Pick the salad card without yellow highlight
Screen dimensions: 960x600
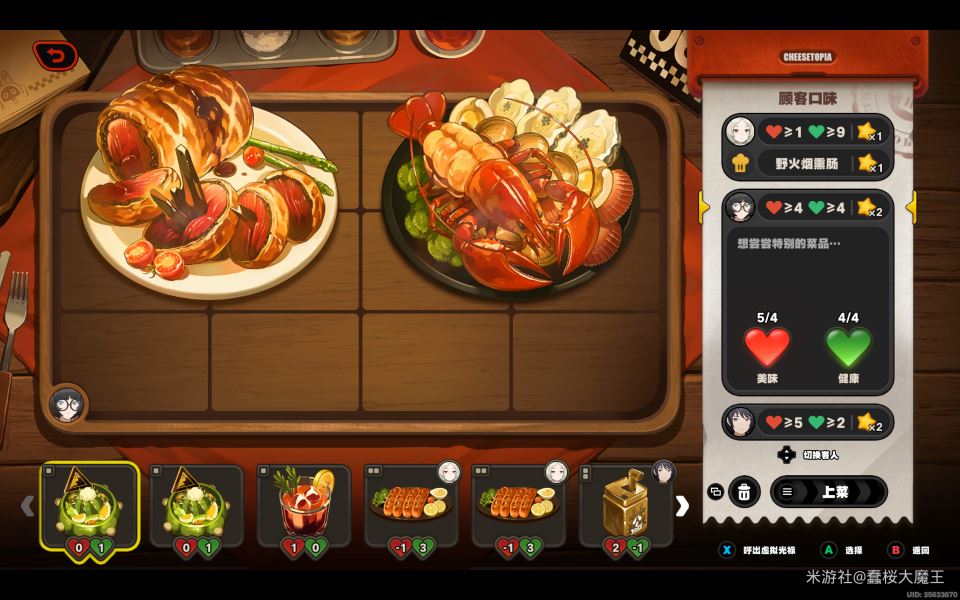coord(196,506)
